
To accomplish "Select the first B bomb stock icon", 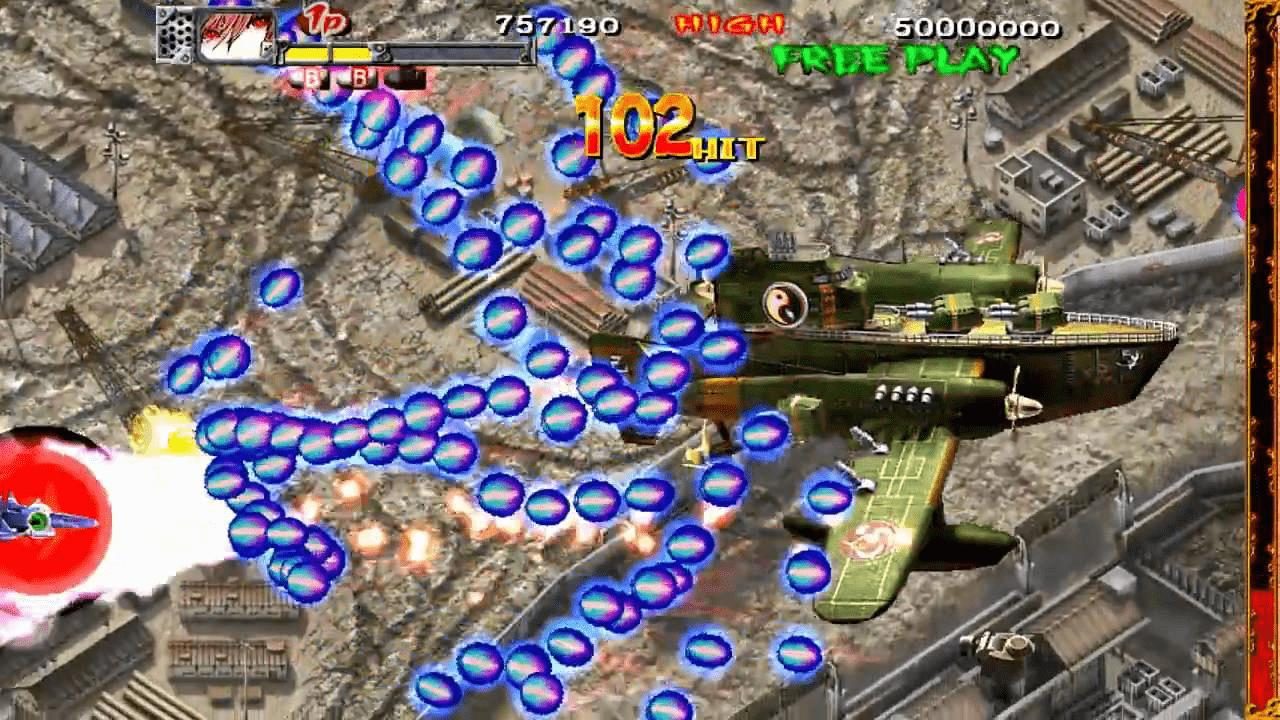I will click(312, 78).
